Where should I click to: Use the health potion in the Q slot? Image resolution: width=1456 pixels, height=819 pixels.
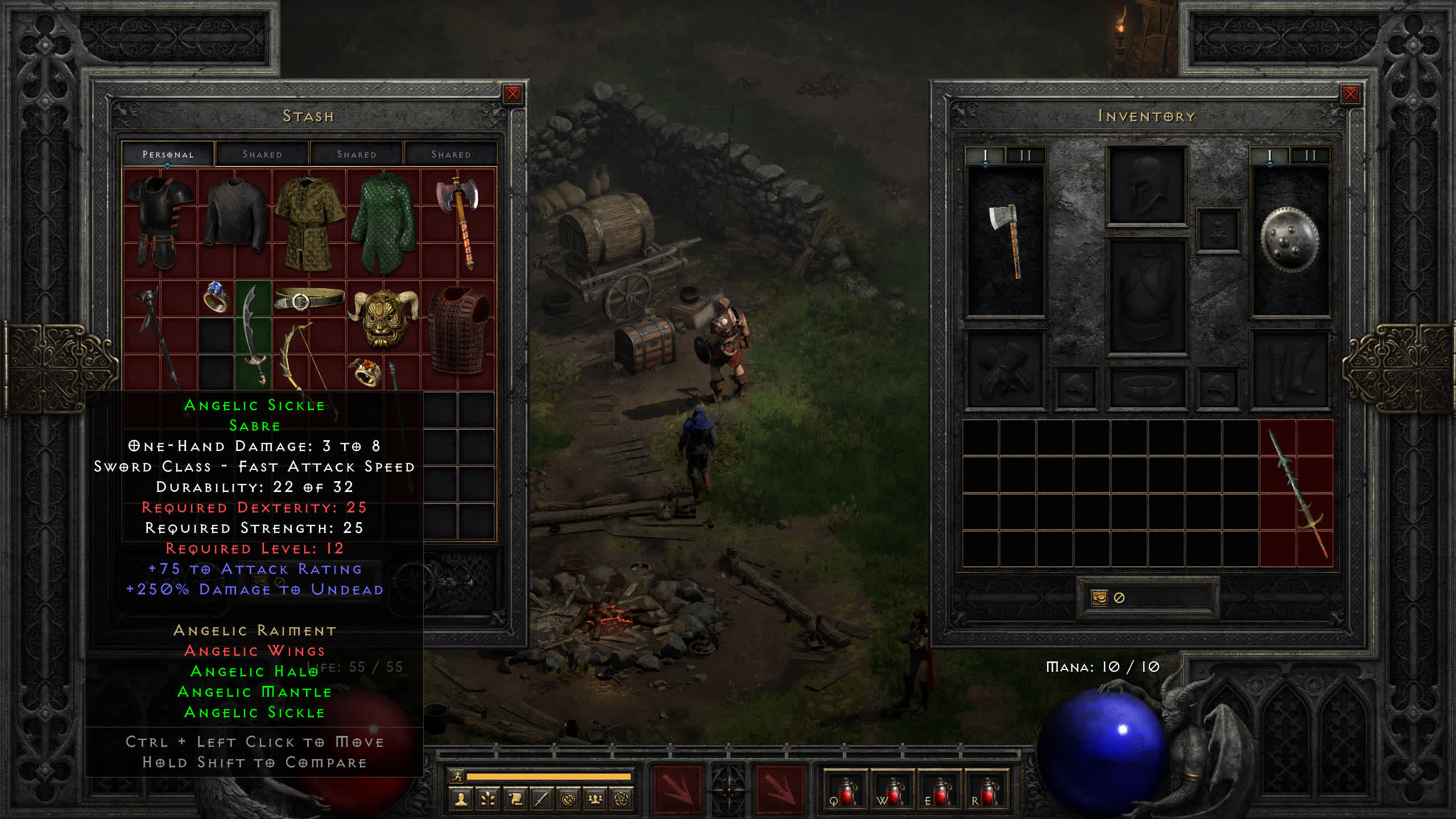tap(845, 791)
